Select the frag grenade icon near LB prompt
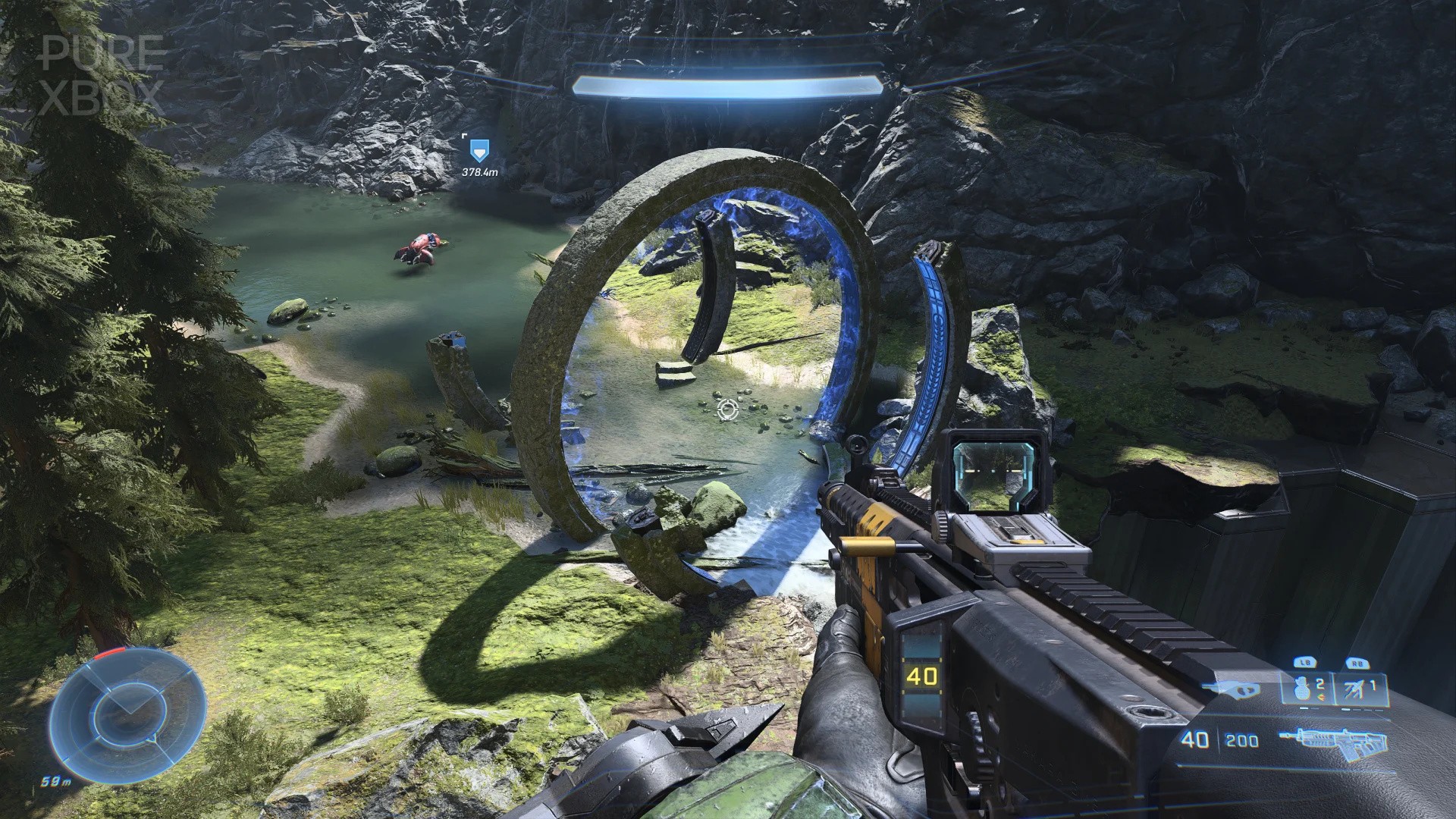Viewport: 1456px width, 819px height. (x=1301, y=687)
